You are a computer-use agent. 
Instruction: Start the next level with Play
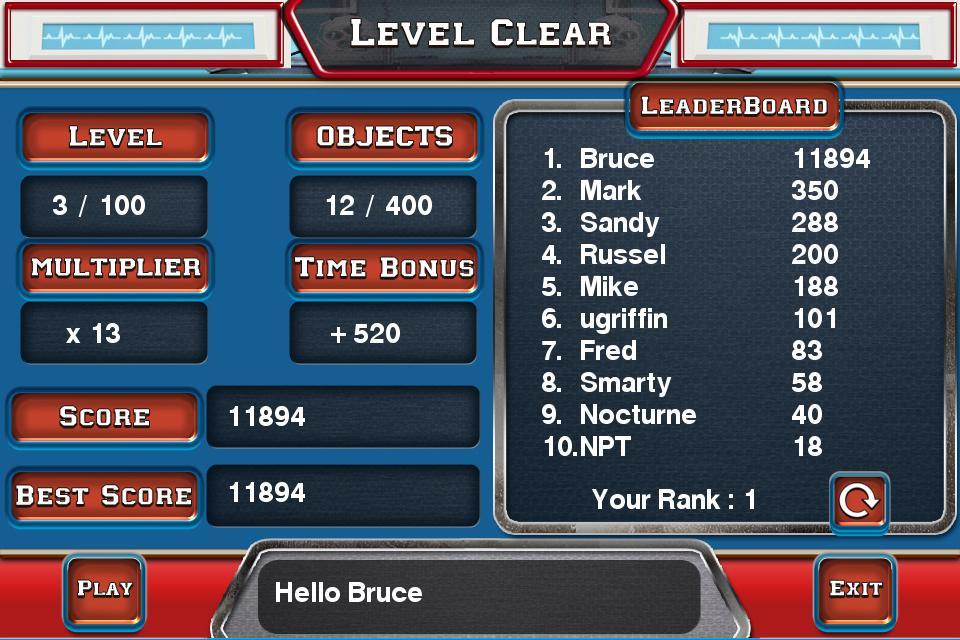coord(105,588)
